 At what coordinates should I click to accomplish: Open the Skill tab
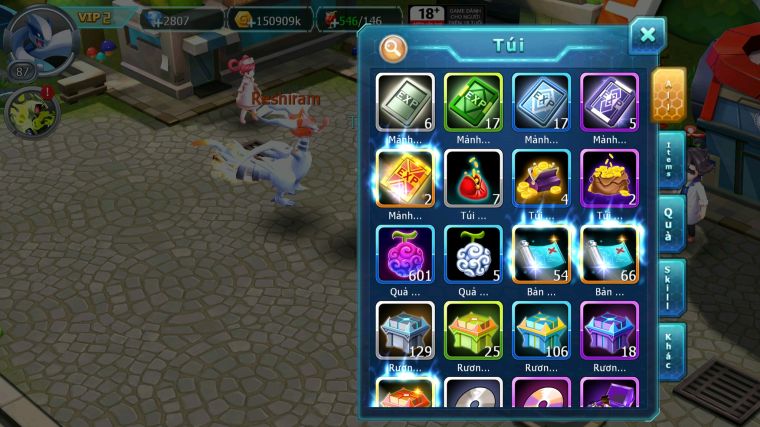coord(671,286)
